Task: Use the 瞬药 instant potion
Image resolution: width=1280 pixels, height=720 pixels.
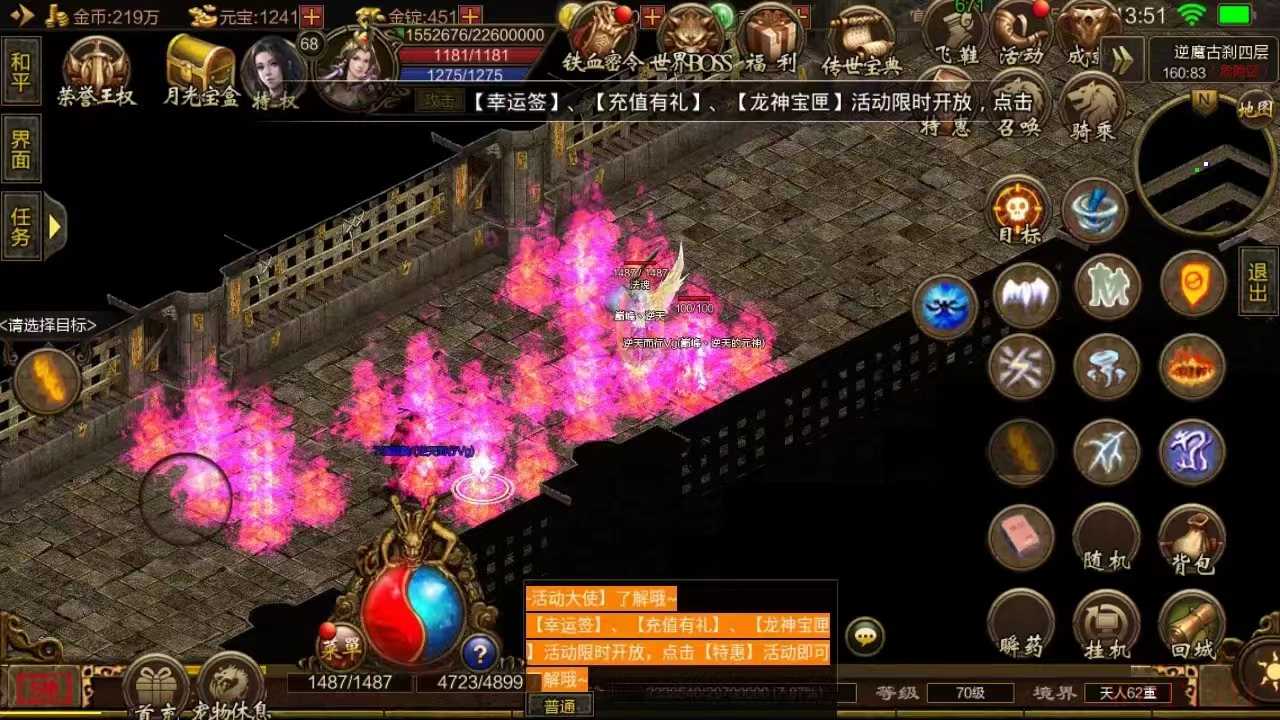Action: (1021, 623)
